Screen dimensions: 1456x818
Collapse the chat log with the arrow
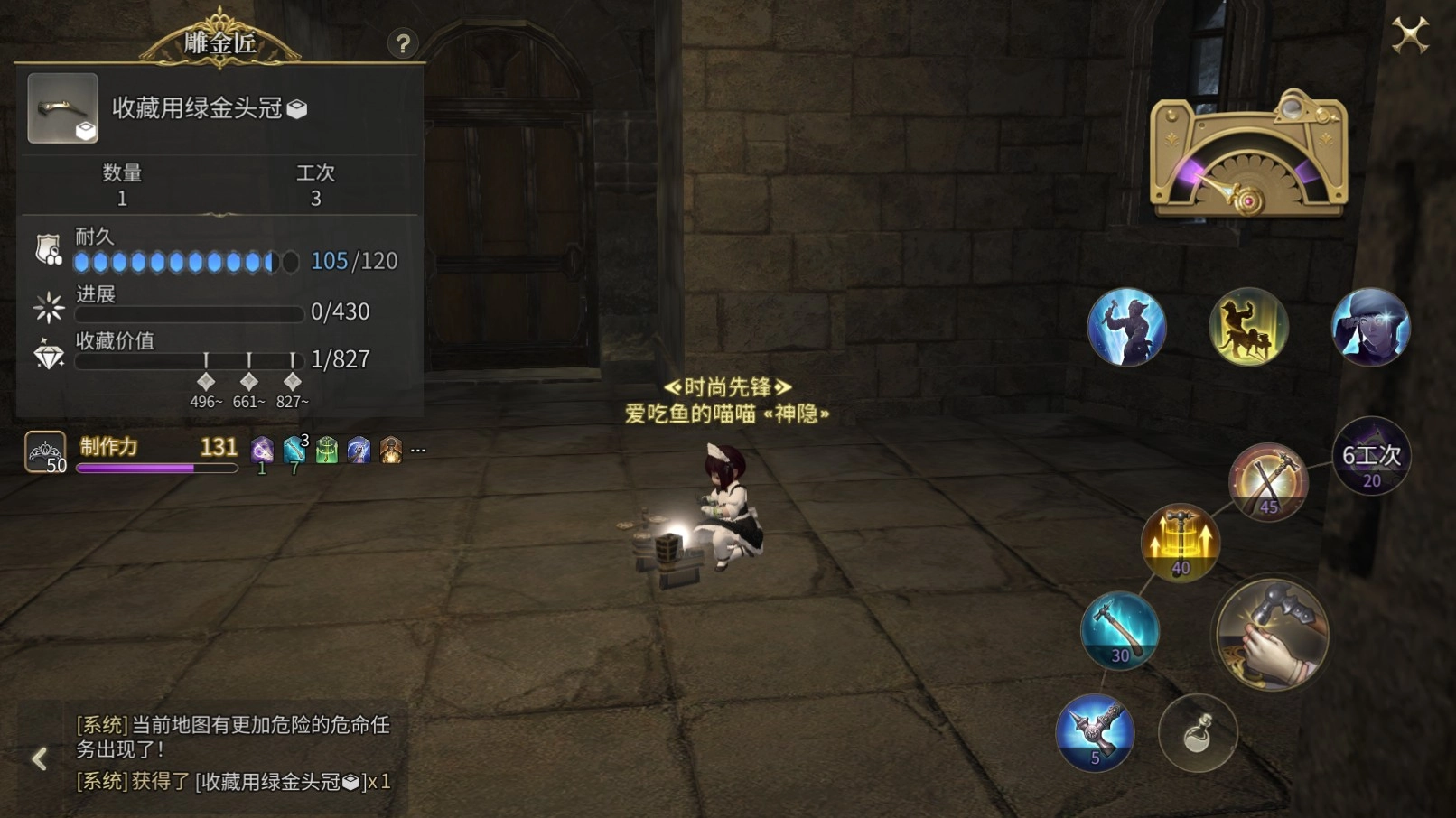pyautogui.click(x=40, y=758)
